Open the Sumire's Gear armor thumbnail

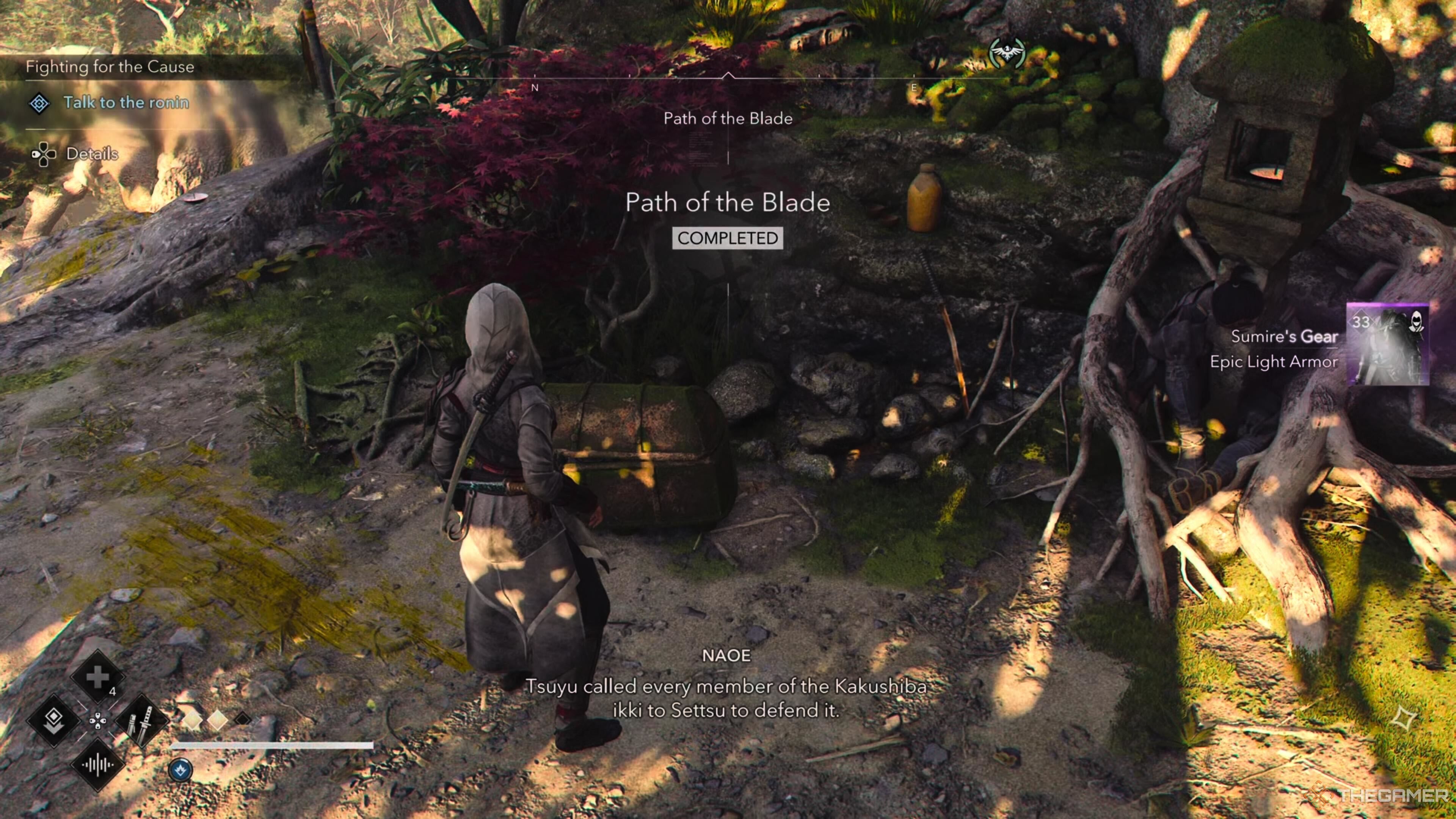point(1388,344)
